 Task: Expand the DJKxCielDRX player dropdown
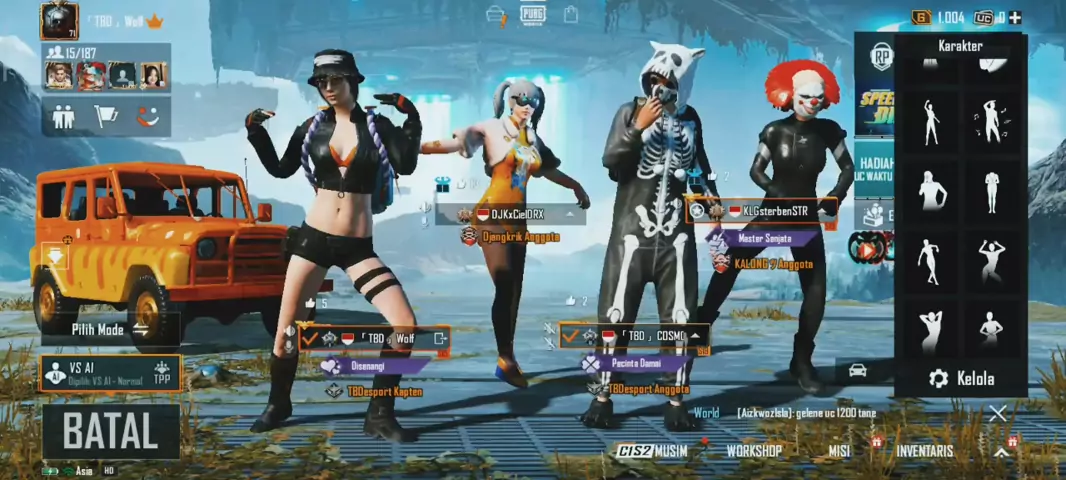(573, 214)
